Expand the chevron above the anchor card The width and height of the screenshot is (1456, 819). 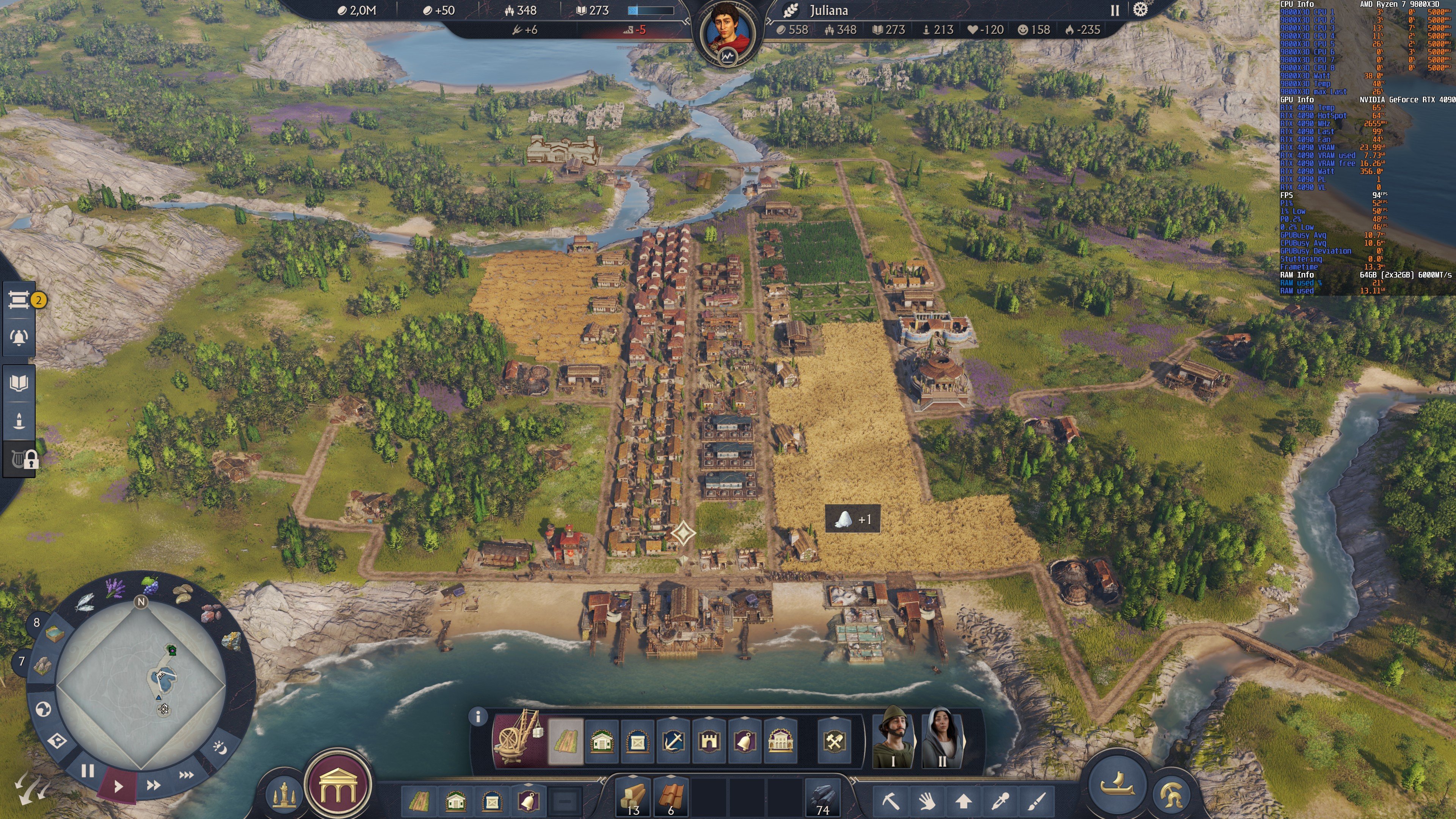click(673, 717)
